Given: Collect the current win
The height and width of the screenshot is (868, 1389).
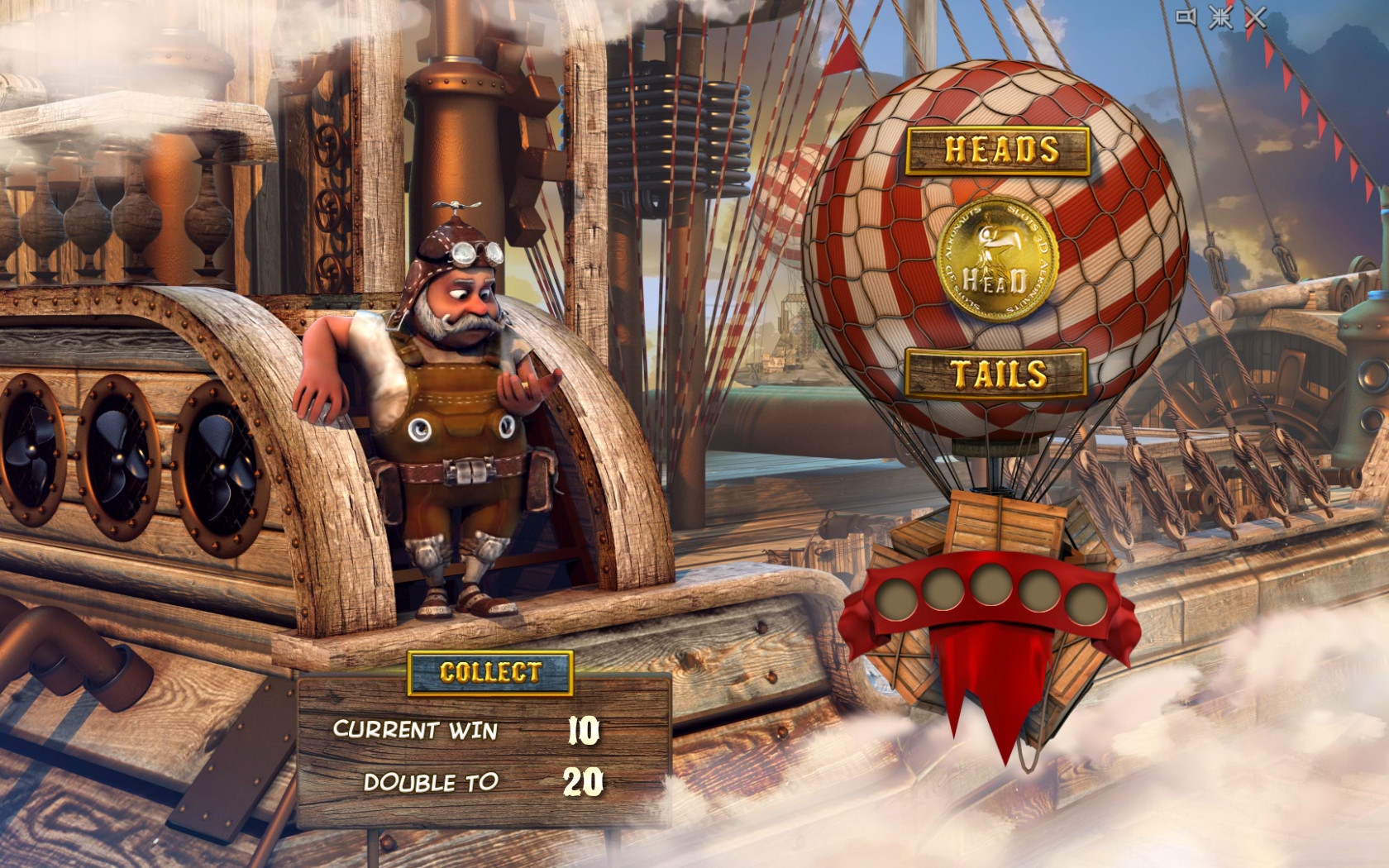Looking at the screenshot, I should 490,672.
